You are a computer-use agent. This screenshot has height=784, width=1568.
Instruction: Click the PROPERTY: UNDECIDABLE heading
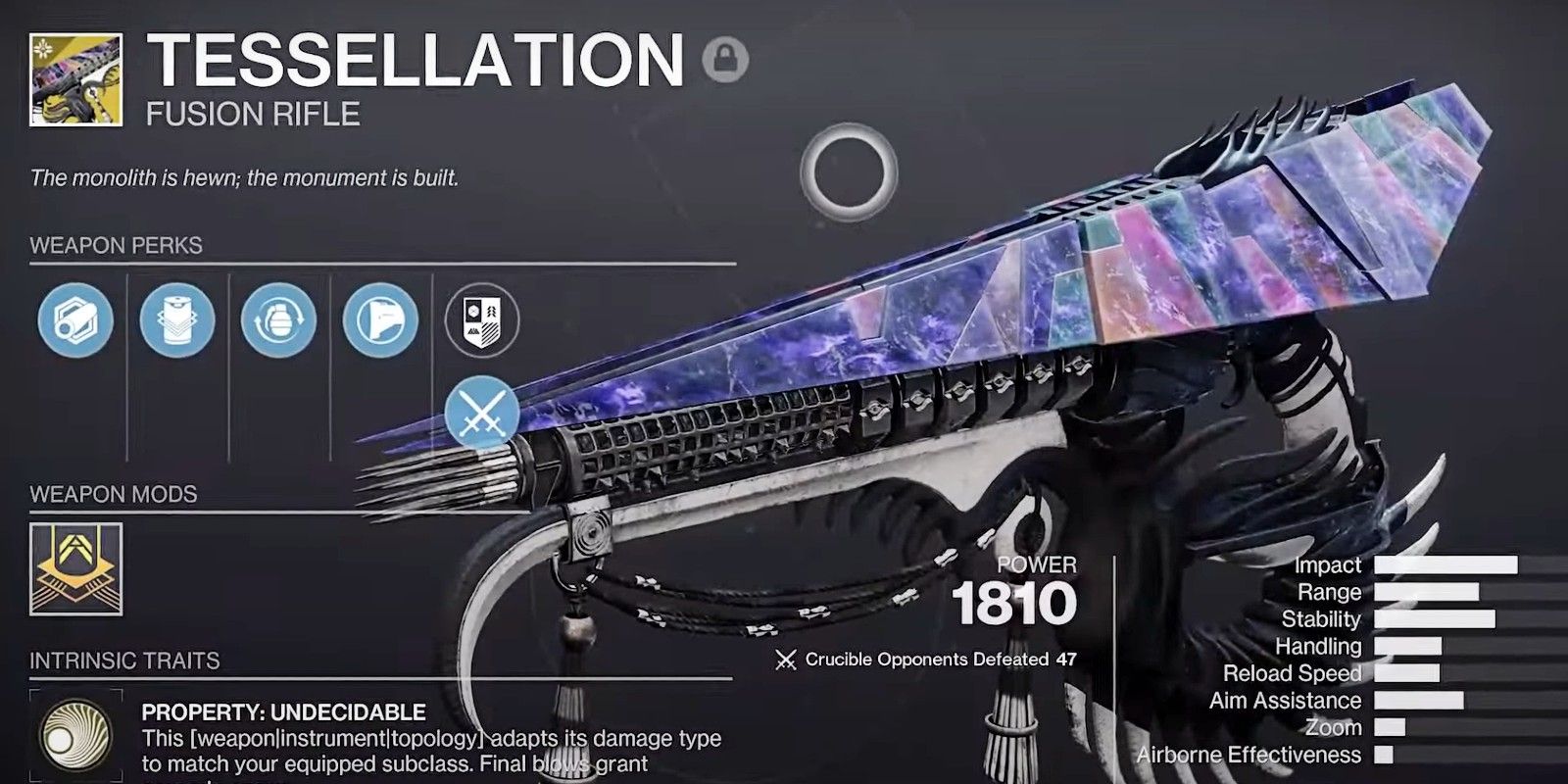point(283,711)
